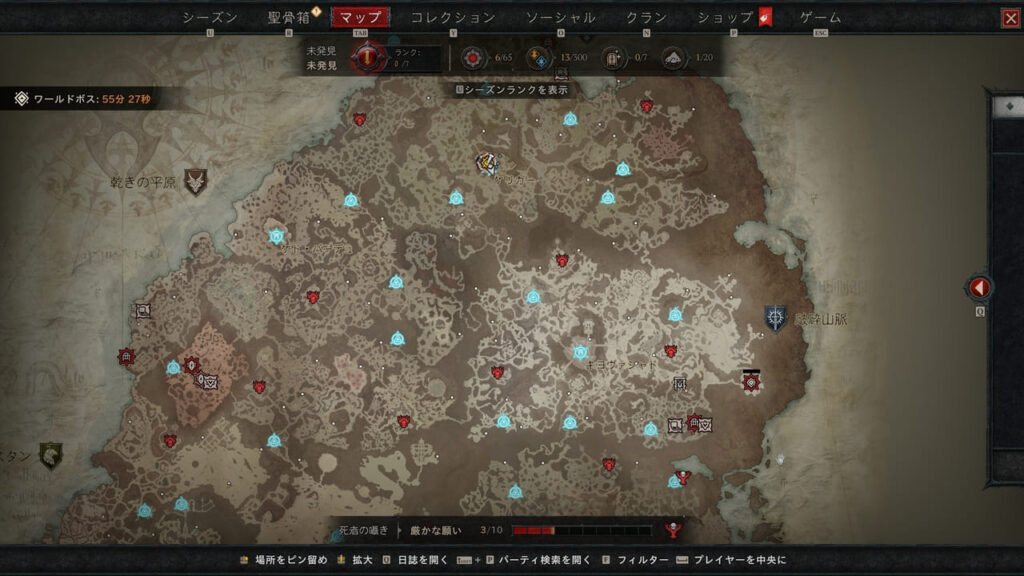Click the 6/65 red emblem counter icon
Screen dimensions: 1024x576
(471, 58)
